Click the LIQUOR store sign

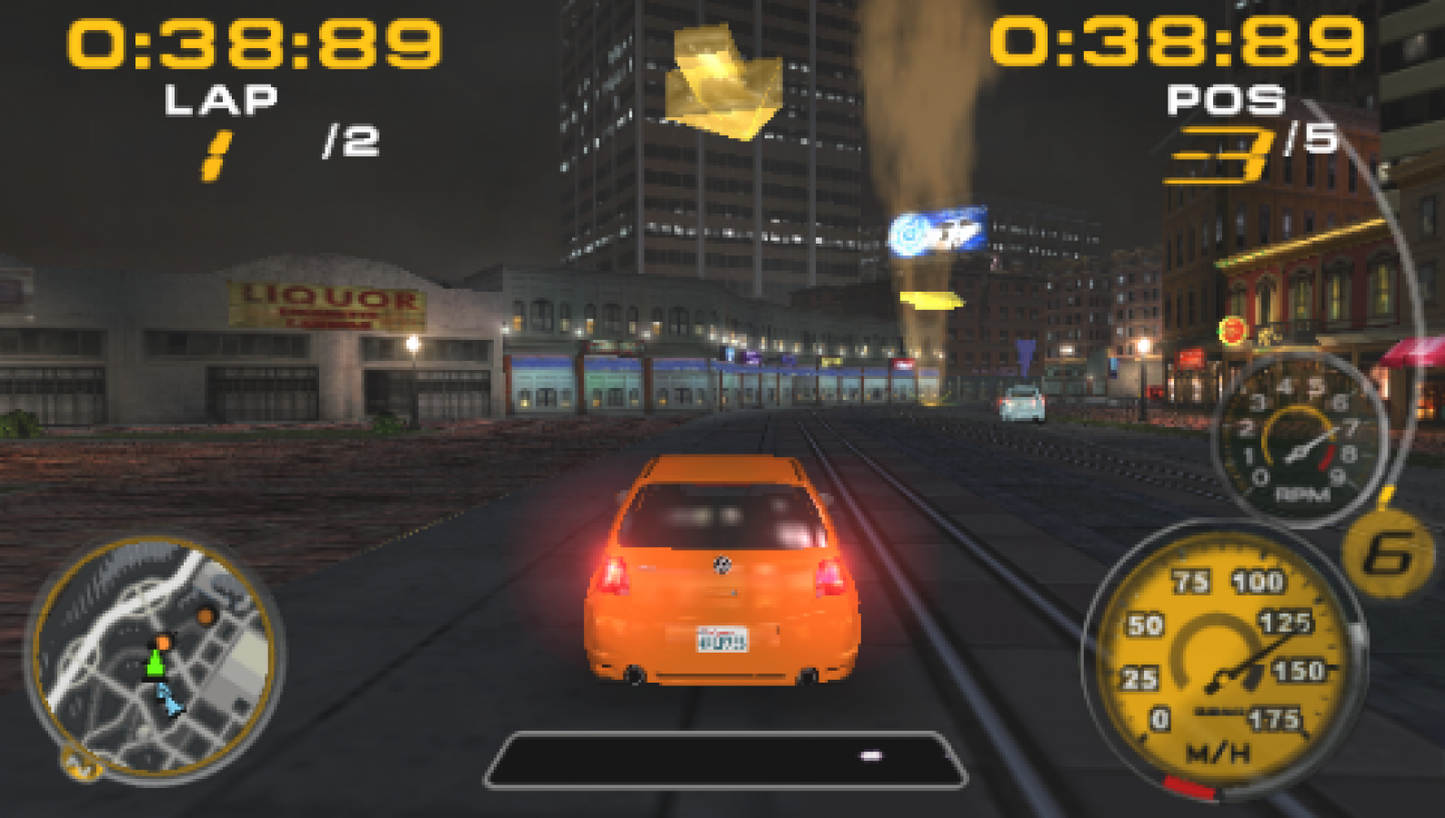(327, 298)
